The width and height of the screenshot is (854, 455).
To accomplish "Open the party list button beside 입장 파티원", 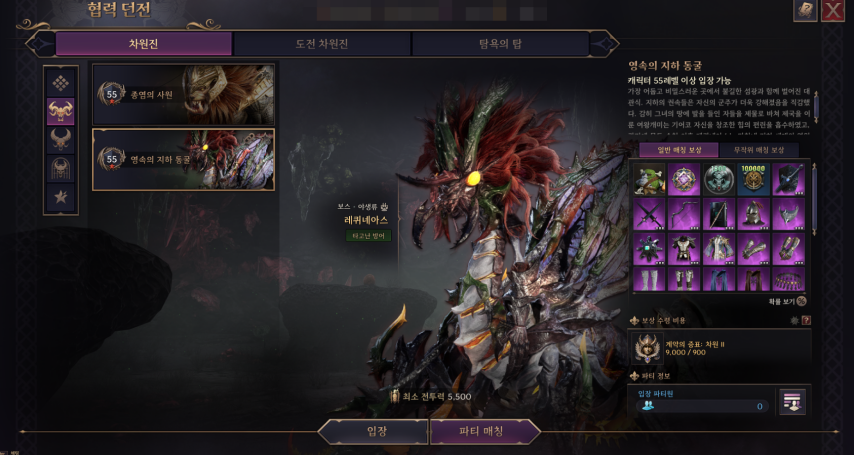I will click(x=792, y=401).
